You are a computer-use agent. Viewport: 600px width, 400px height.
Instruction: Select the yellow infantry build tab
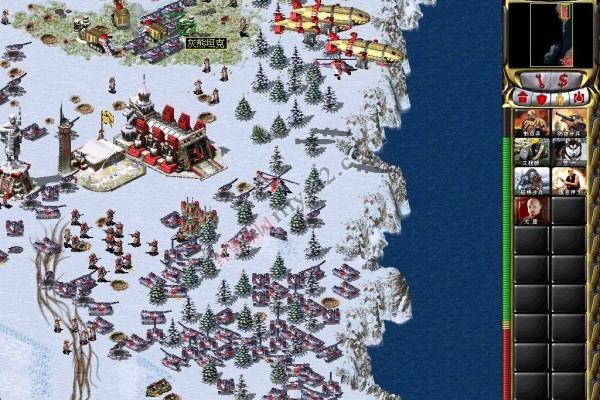[560, 98]
